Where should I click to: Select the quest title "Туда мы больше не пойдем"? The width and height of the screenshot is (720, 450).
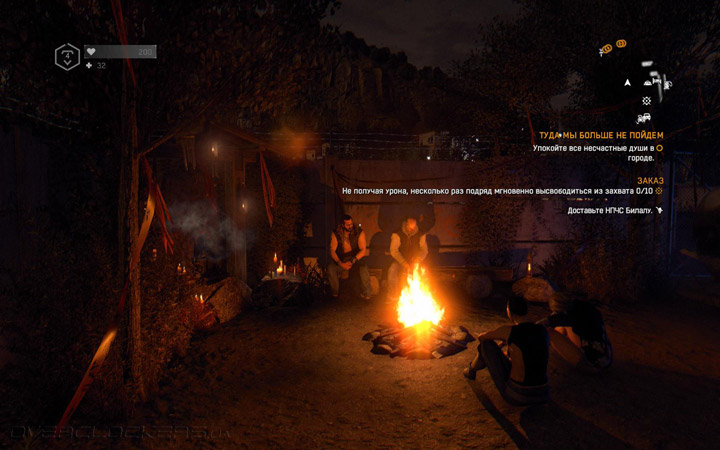tap(601, 135)
